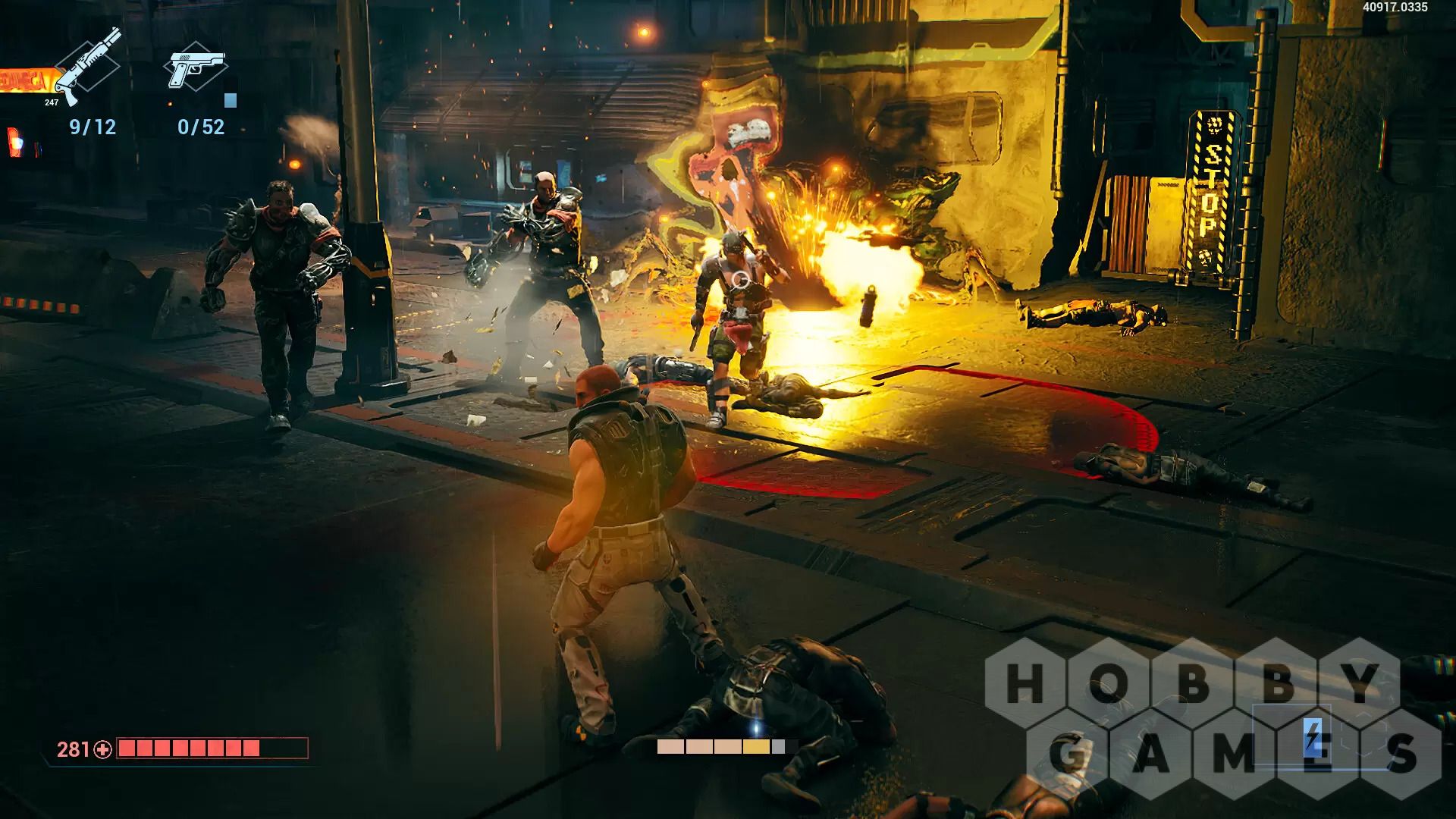This screenshot has width=1456, height=819.
Task: Switch to the pistol weapon icon
Action: pyautogui.click(x=195, y=67)
